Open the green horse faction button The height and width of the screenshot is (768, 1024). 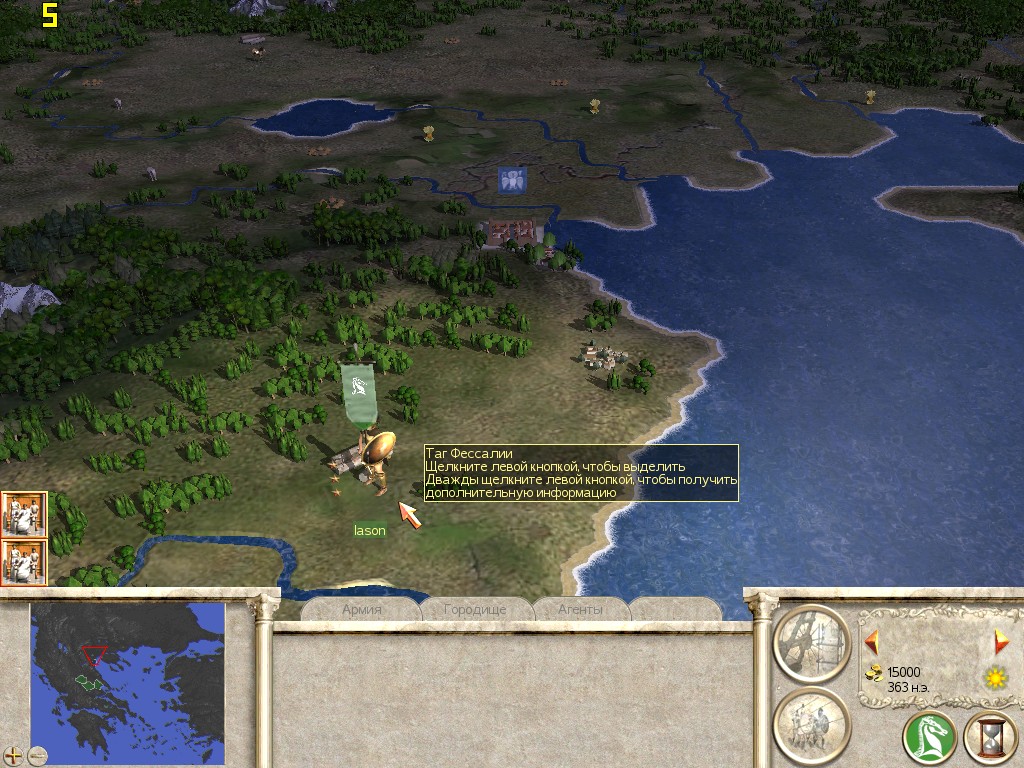coord(929,739)
